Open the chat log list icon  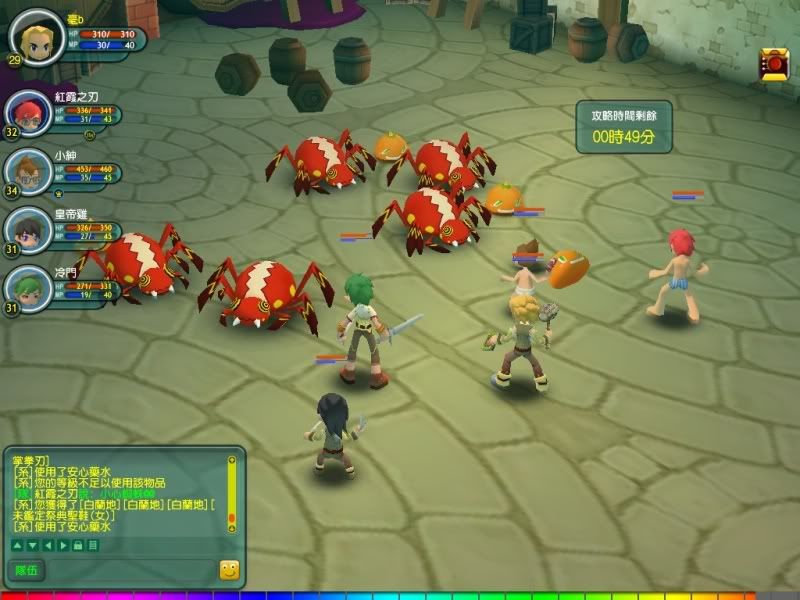[92, 545]
